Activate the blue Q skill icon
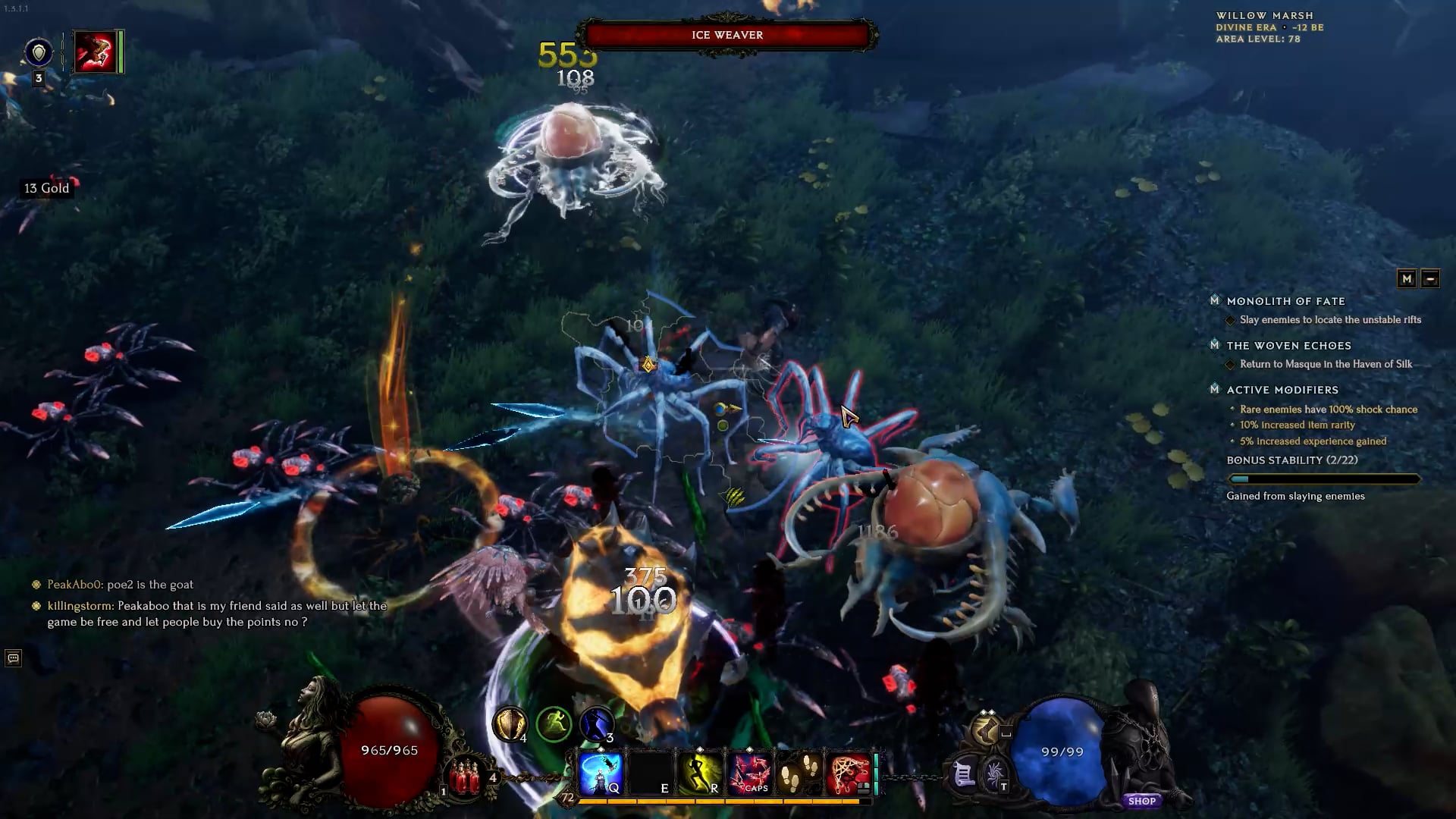The image size is (1456, 819). click(601, 773)
